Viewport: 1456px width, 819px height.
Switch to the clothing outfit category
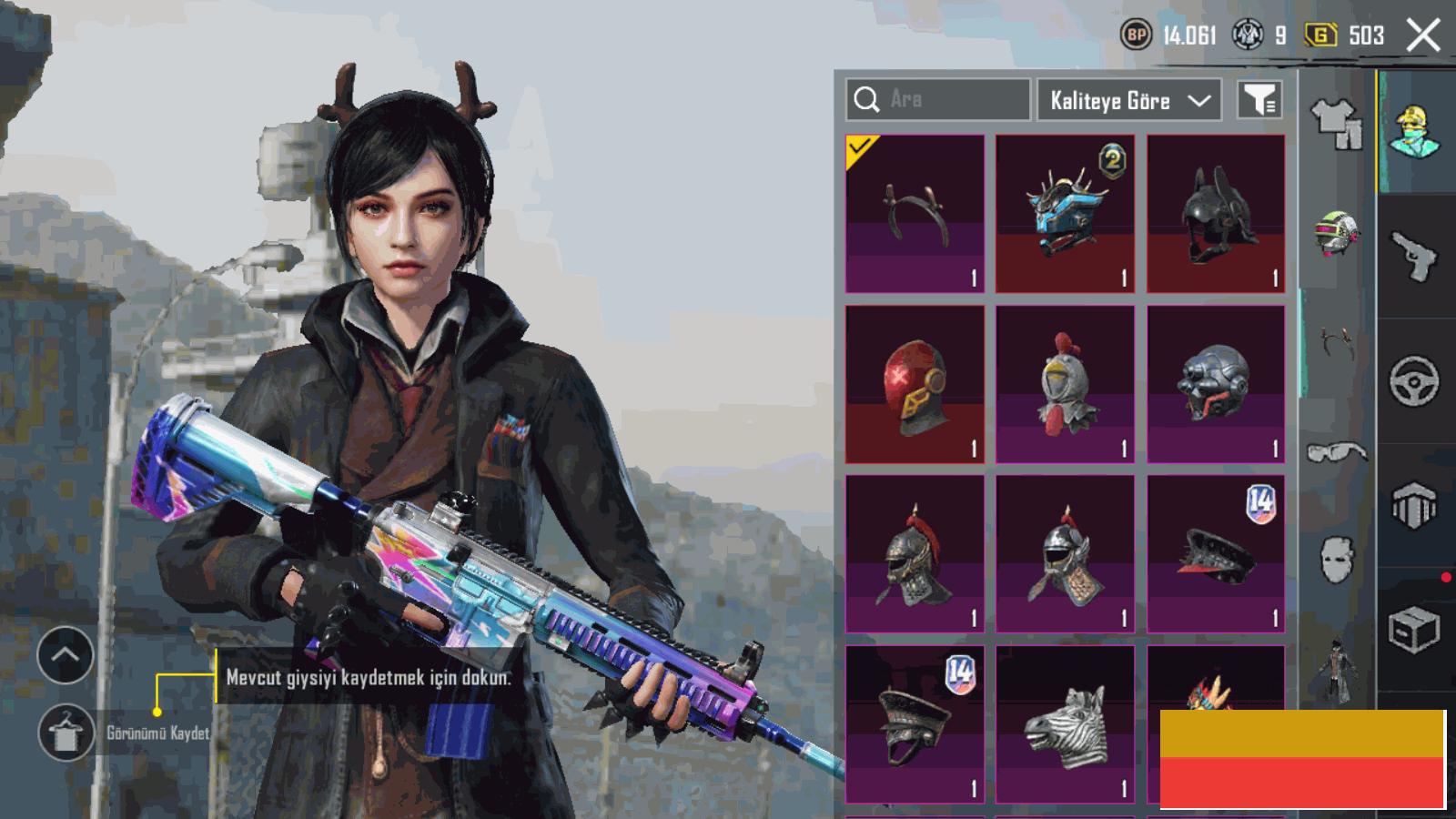tap(1336, 124)
